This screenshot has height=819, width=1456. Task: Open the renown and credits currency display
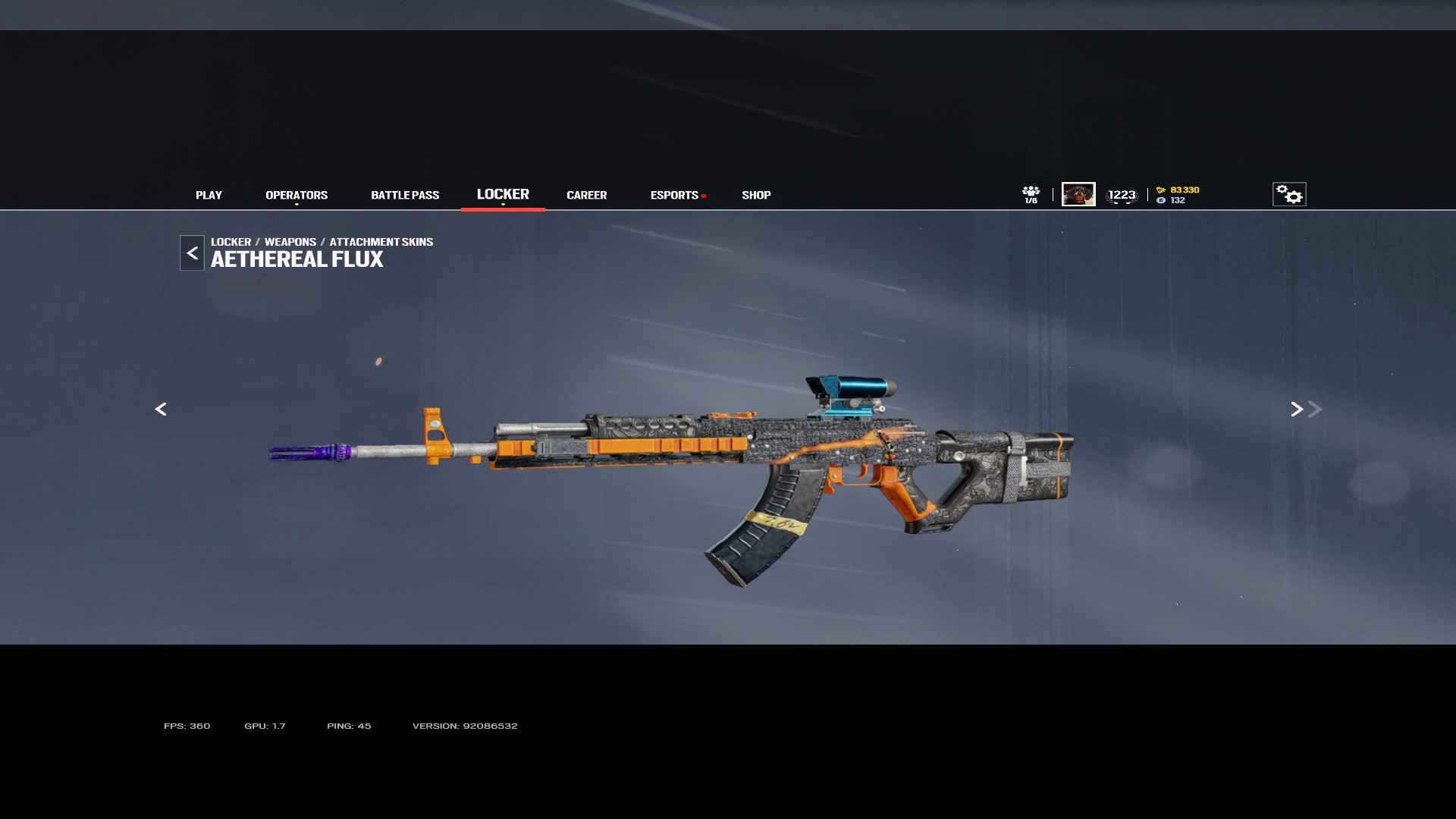pos(1178,195)
